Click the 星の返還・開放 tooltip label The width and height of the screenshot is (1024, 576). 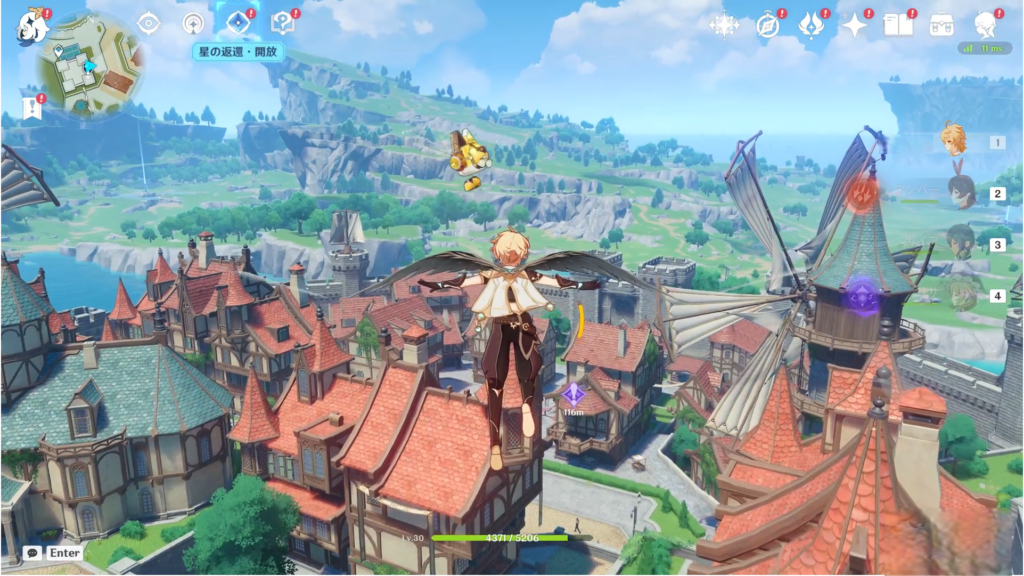(x=239, y=51)
